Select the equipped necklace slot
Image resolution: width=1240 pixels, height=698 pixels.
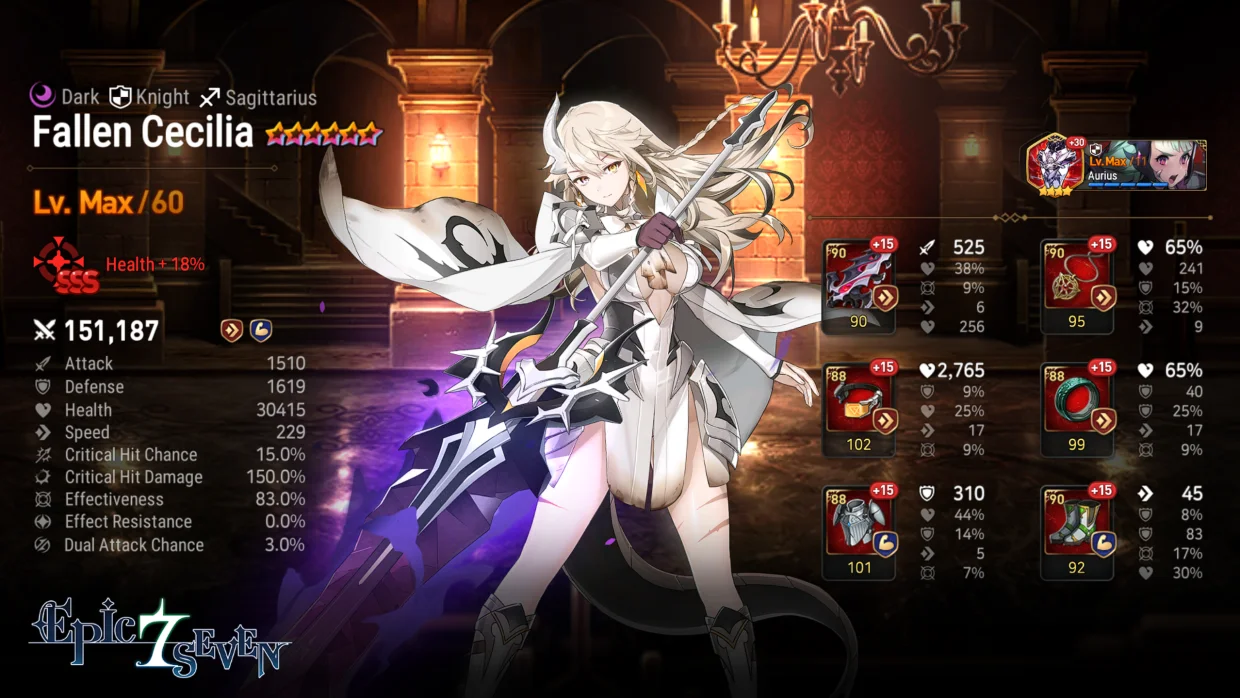click(1077, 286)
